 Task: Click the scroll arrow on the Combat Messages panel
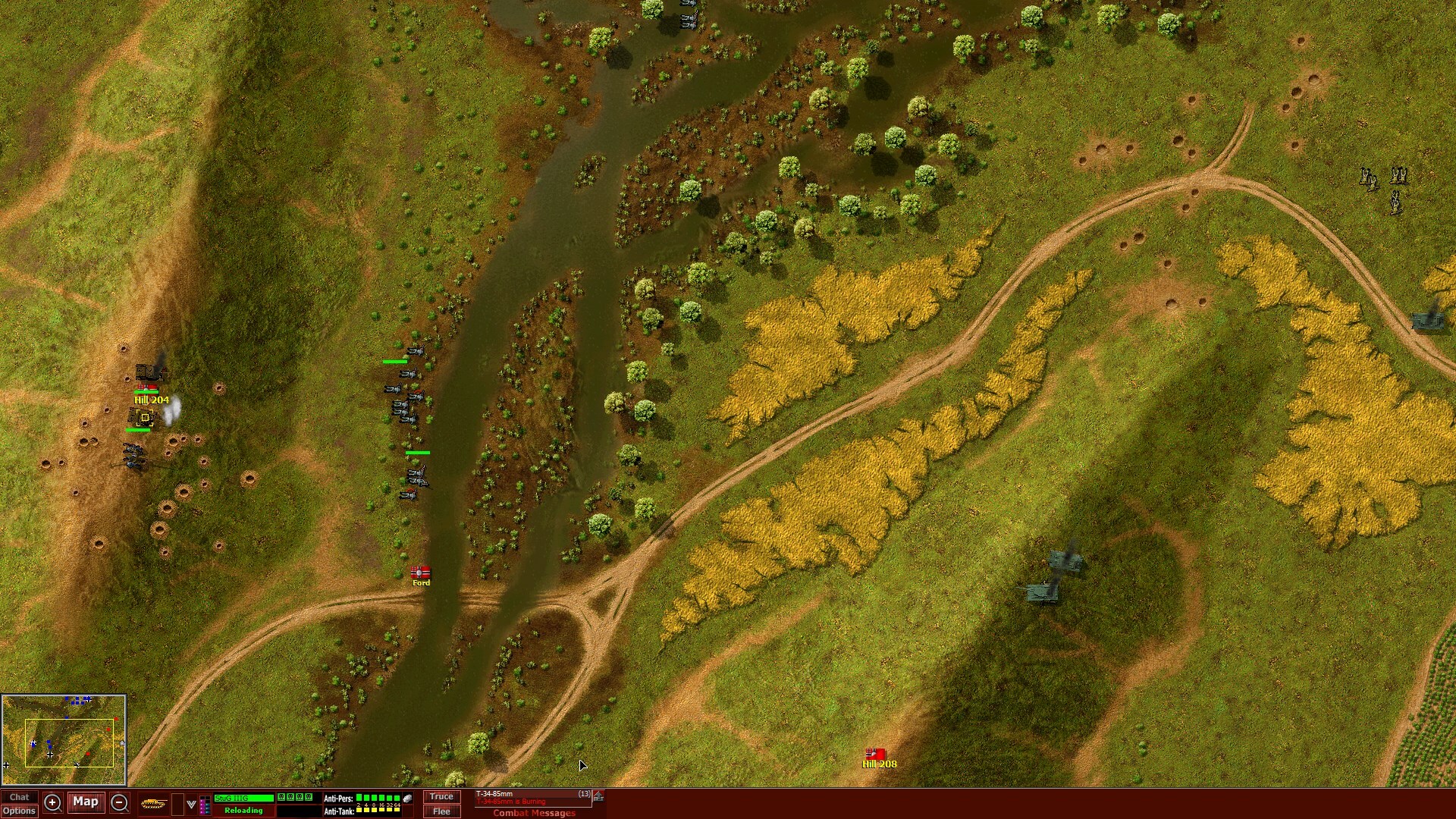(598, 796)
